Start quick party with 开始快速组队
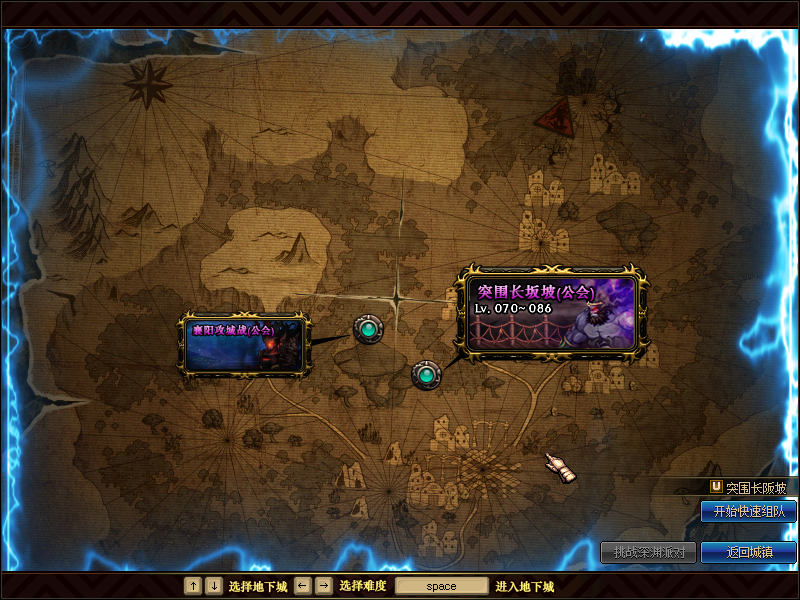This screenshot has width=800, height=600. click(748, 512)
